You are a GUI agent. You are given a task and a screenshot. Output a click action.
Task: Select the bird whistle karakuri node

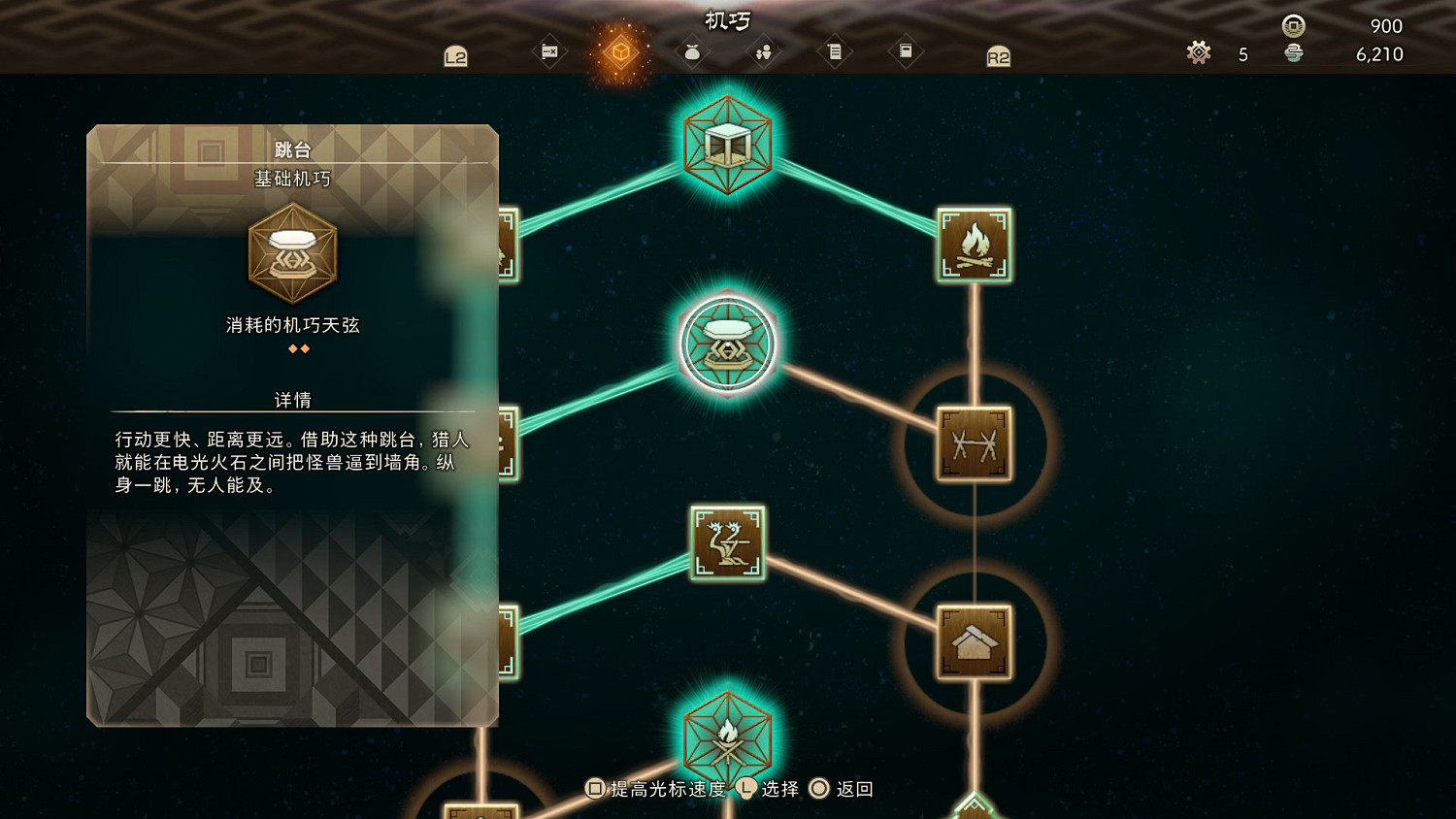tap(727, 543)
